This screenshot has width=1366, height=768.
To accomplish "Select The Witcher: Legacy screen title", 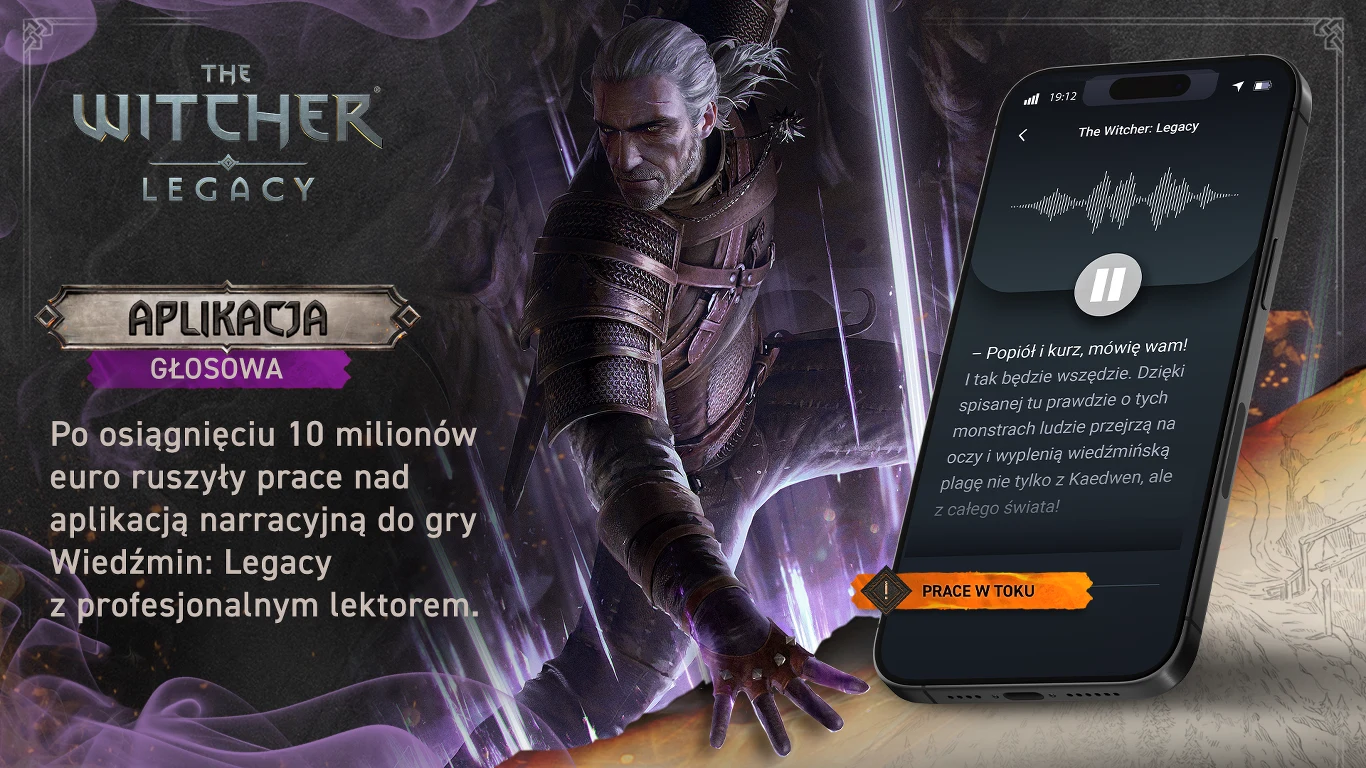I will pos(1140,127).
